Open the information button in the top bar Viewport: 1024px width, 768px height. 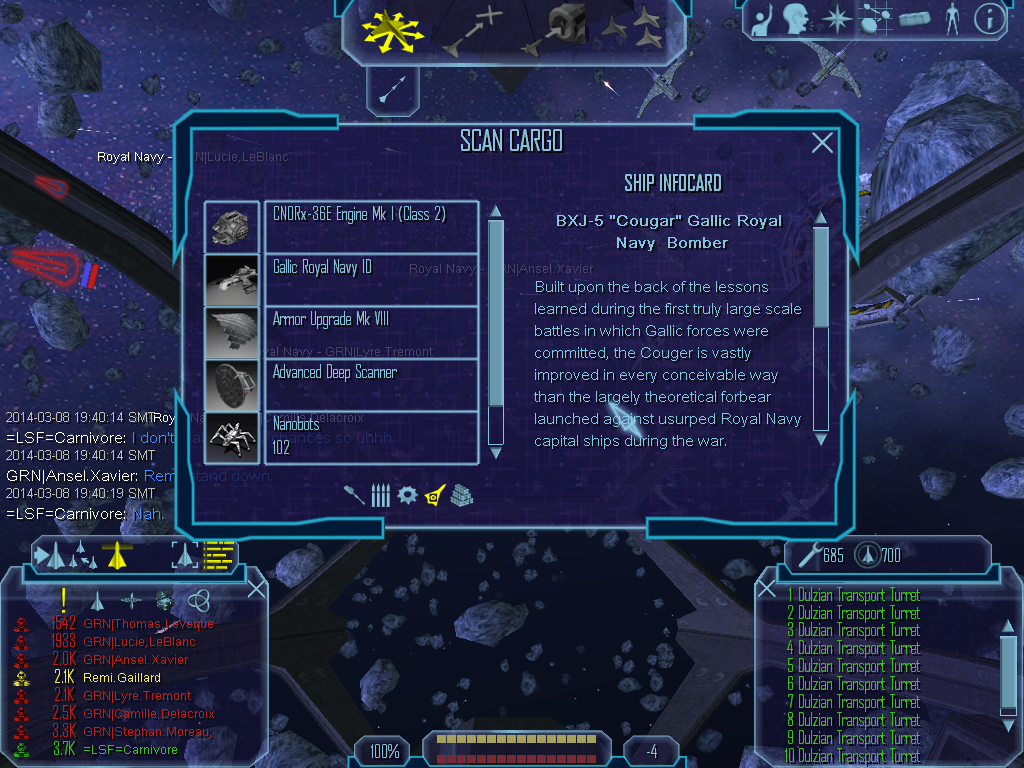[989, 18]
